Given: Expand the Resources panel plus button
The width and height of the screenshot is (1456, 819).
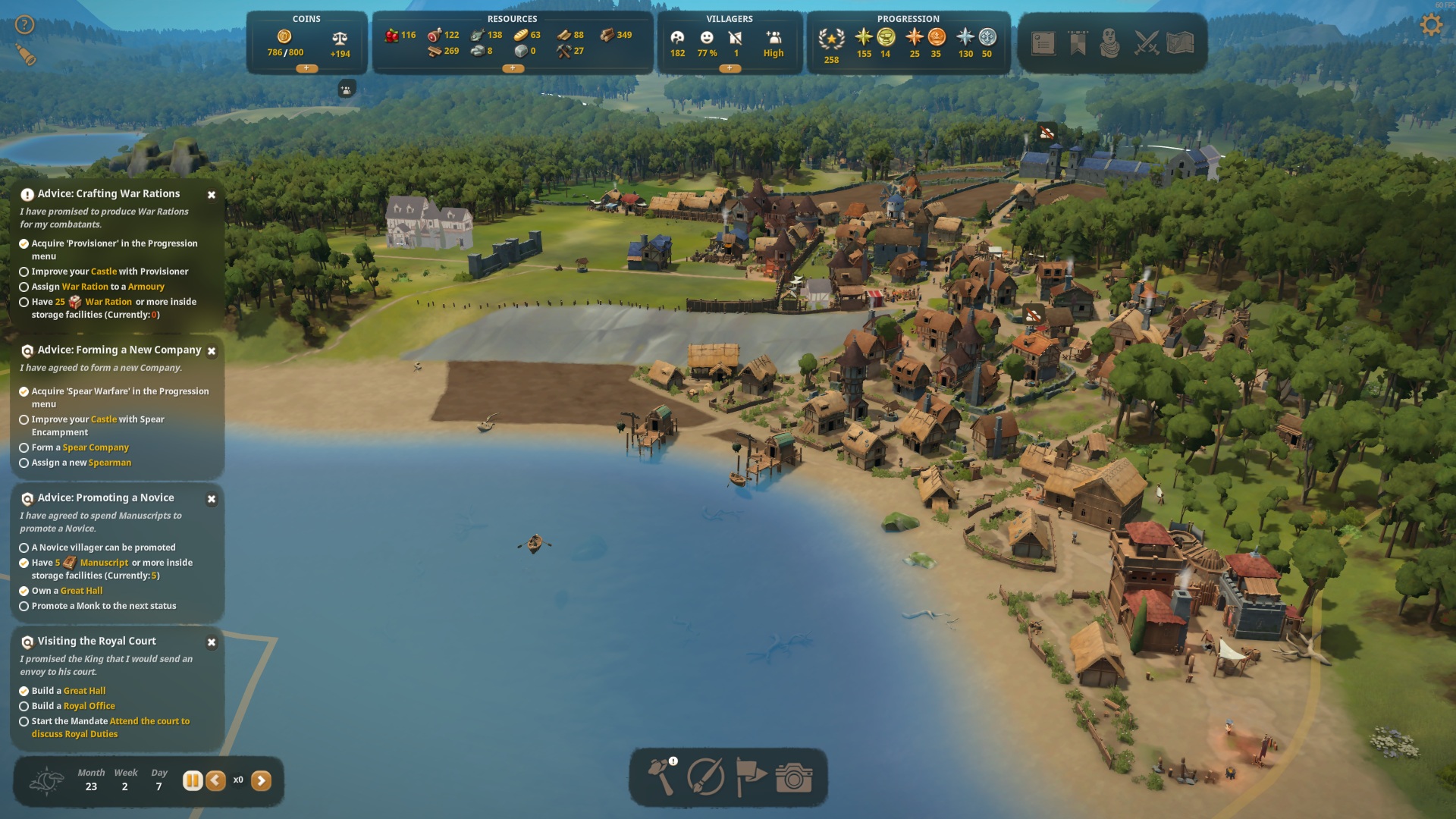Looking at the screenshot, I should coord(513,68).
